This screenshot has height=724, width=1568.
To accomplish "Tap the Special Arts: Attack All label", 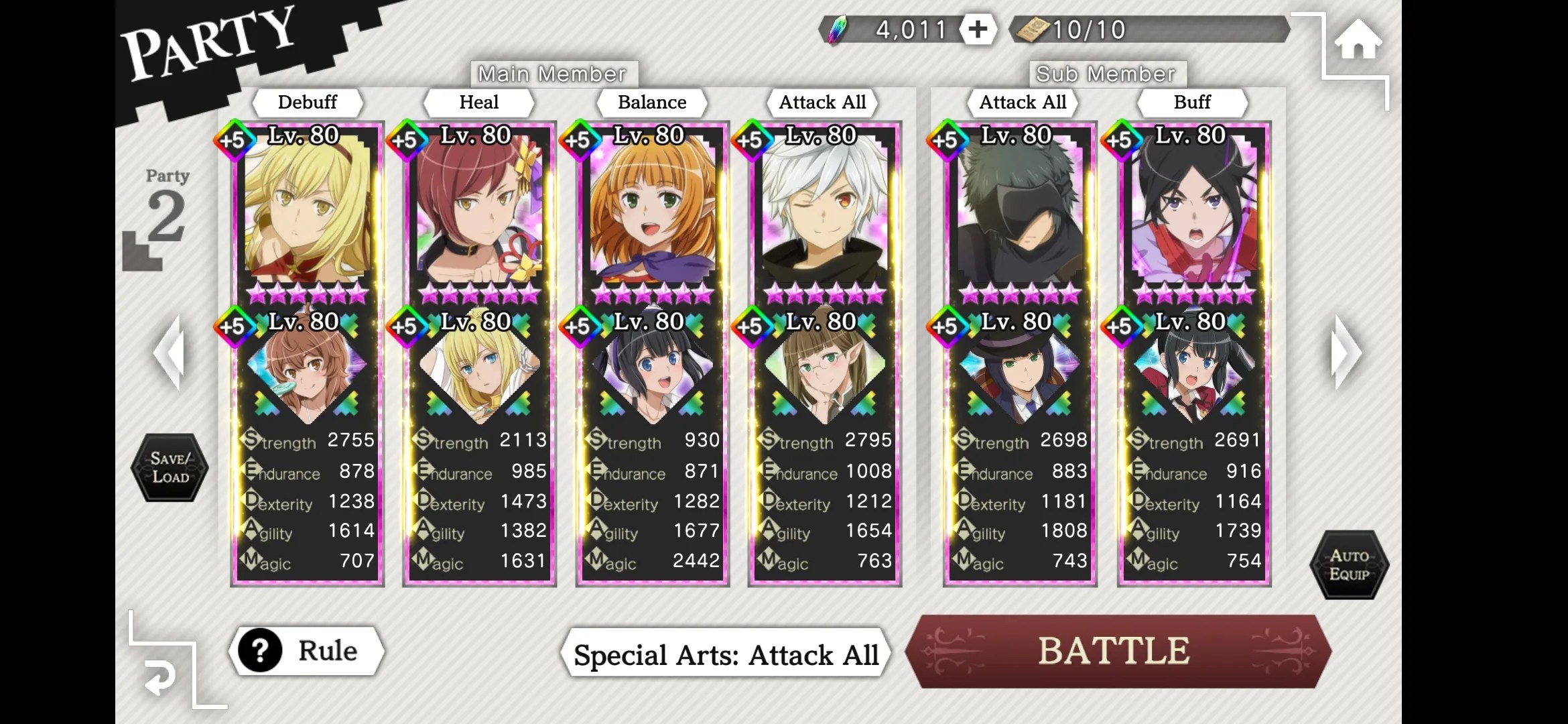I will point(726,655).
